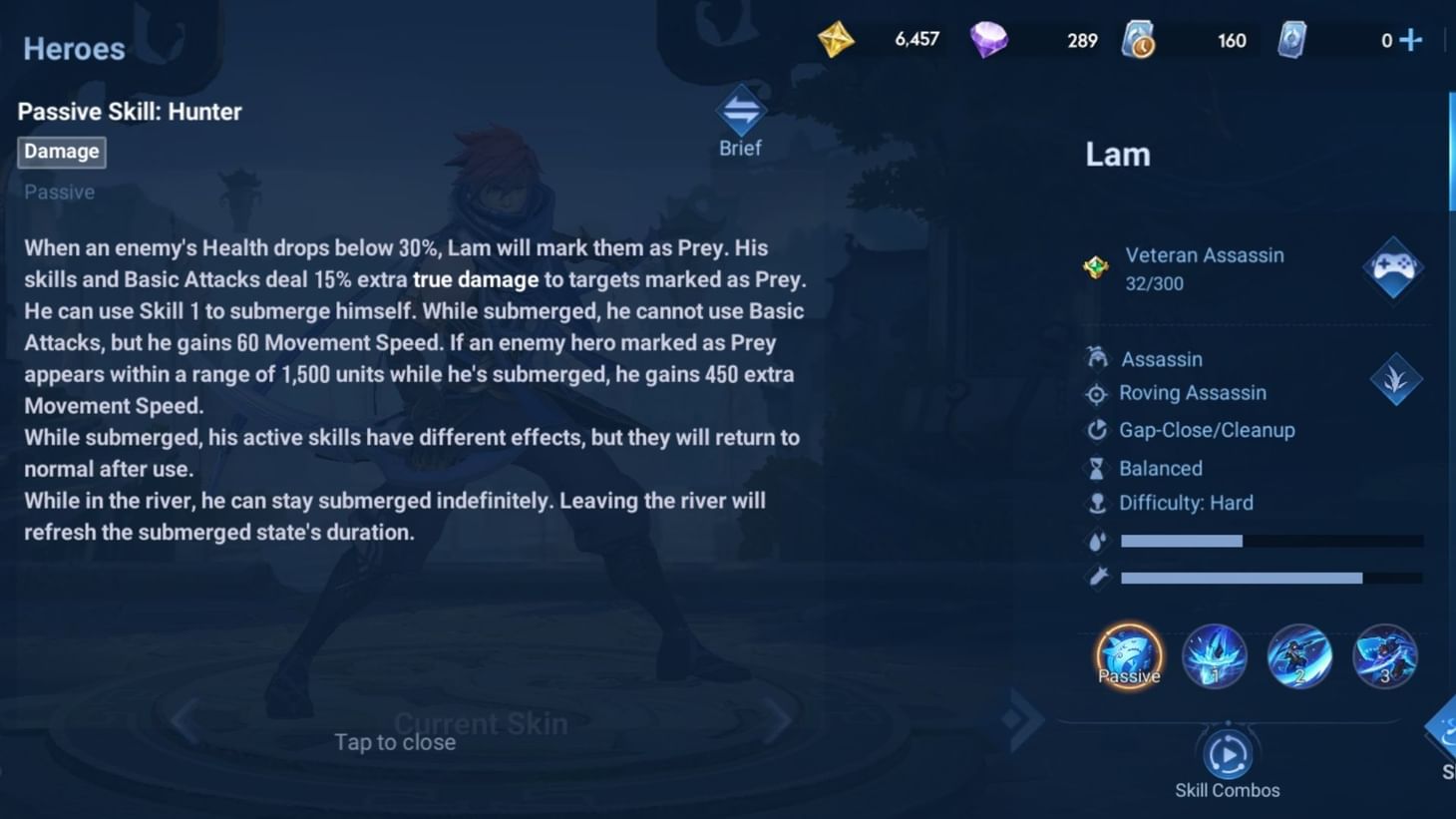Viewport: 1456px width, 819px height.
Task: Click the purple diamond currency icon
Action: point(988,40)
